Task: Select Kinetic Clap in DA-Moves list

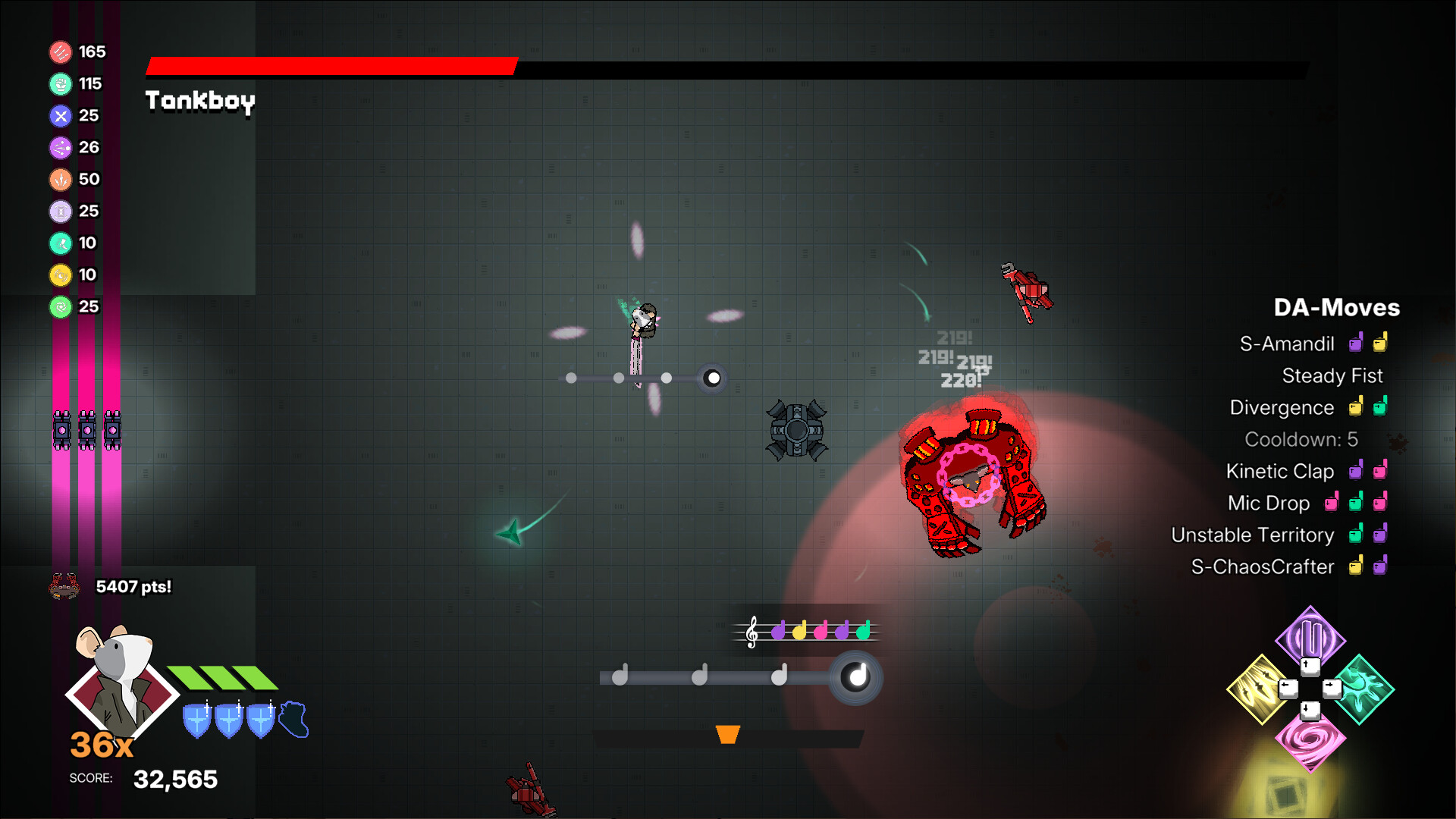Action: tap(1280, 471)
